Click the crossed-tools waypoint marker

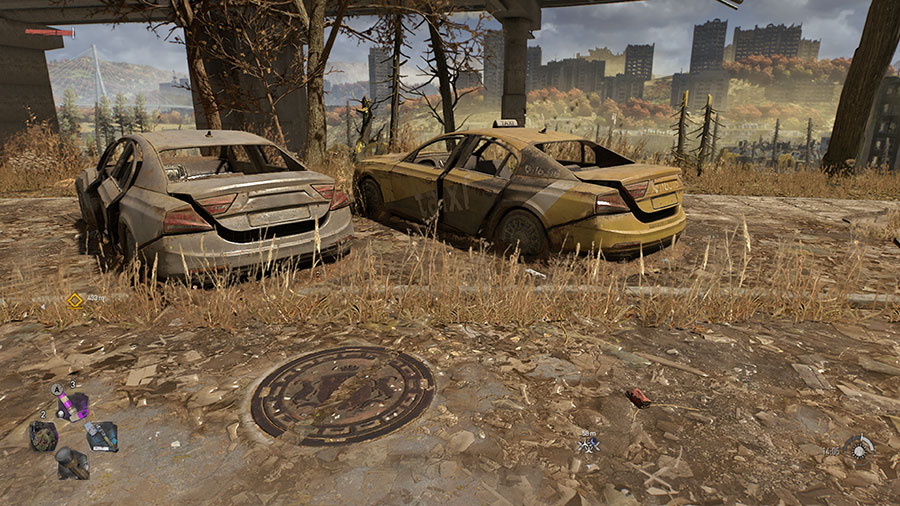tap(589, 445)
